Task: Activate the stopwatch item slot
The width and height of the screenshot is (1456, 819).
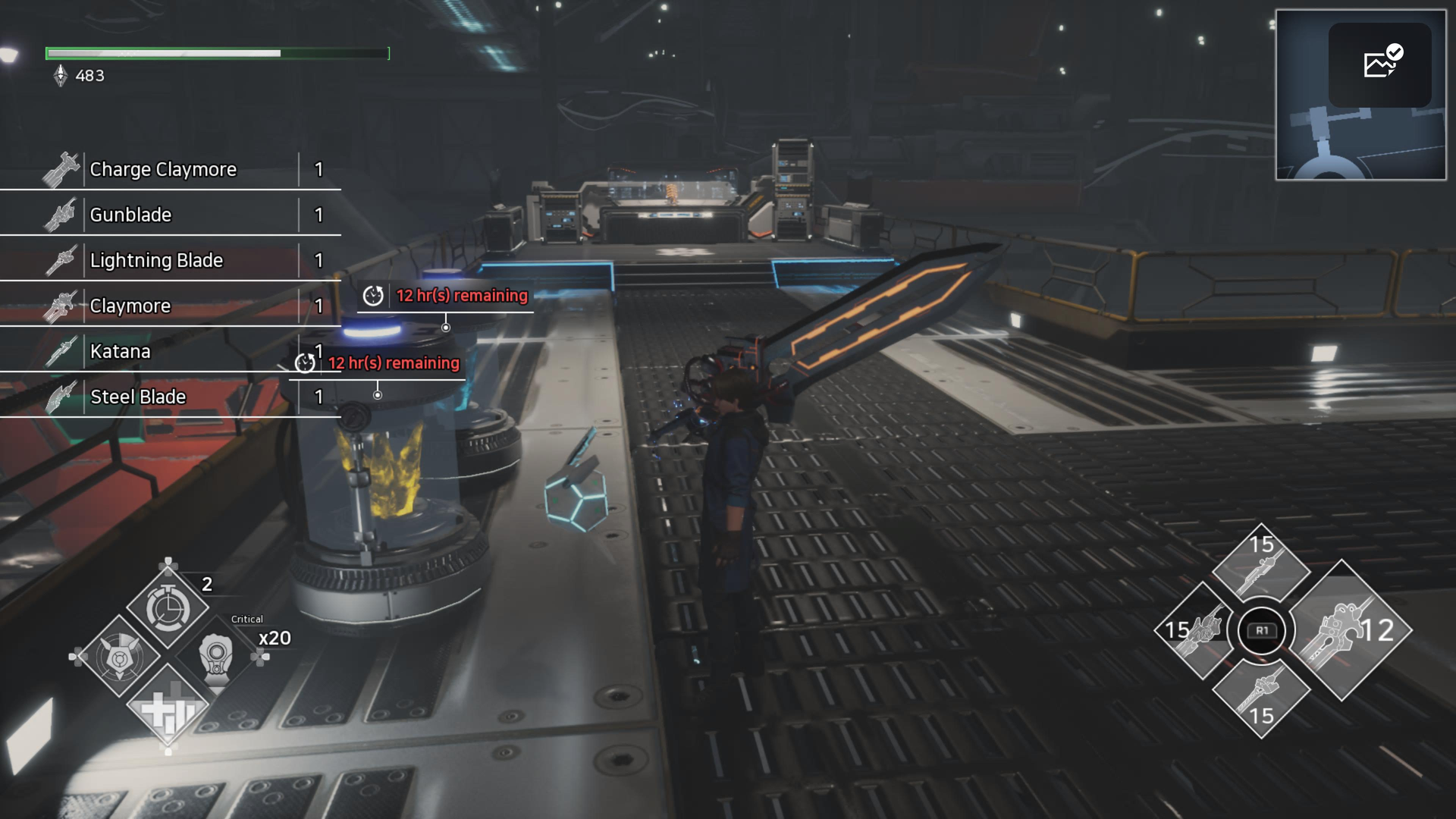Action: pyautogui.click(x=168, y=607)
